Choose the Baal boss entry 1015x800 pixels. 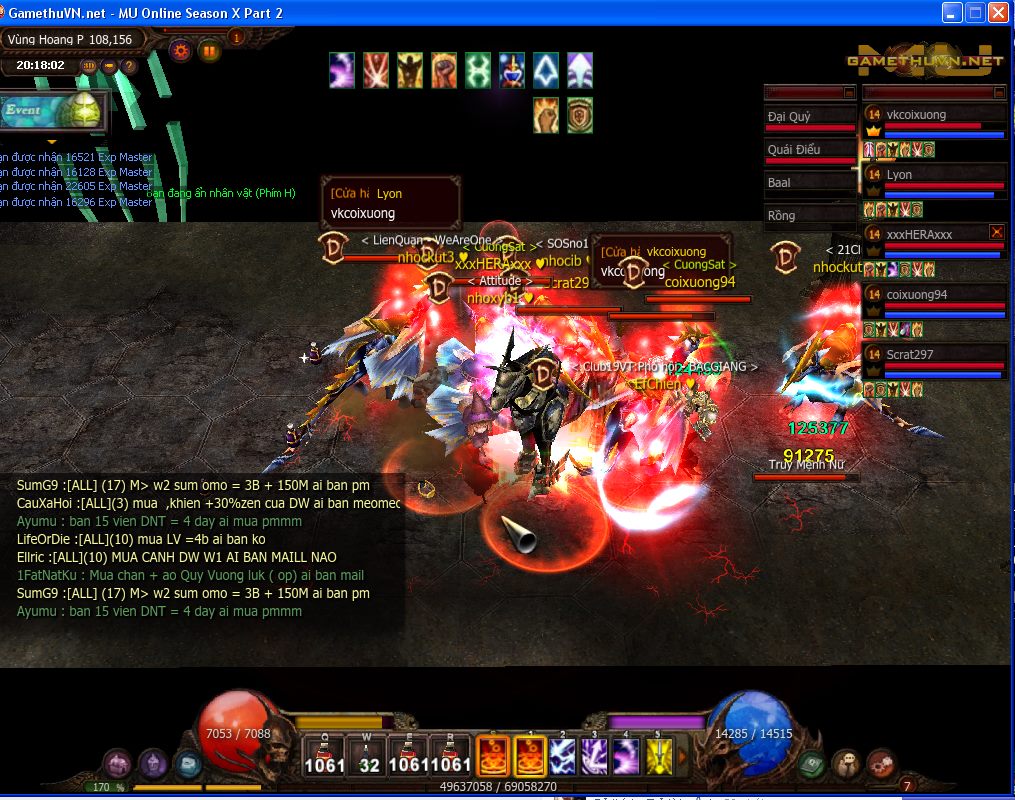click(x=810, y=184)
